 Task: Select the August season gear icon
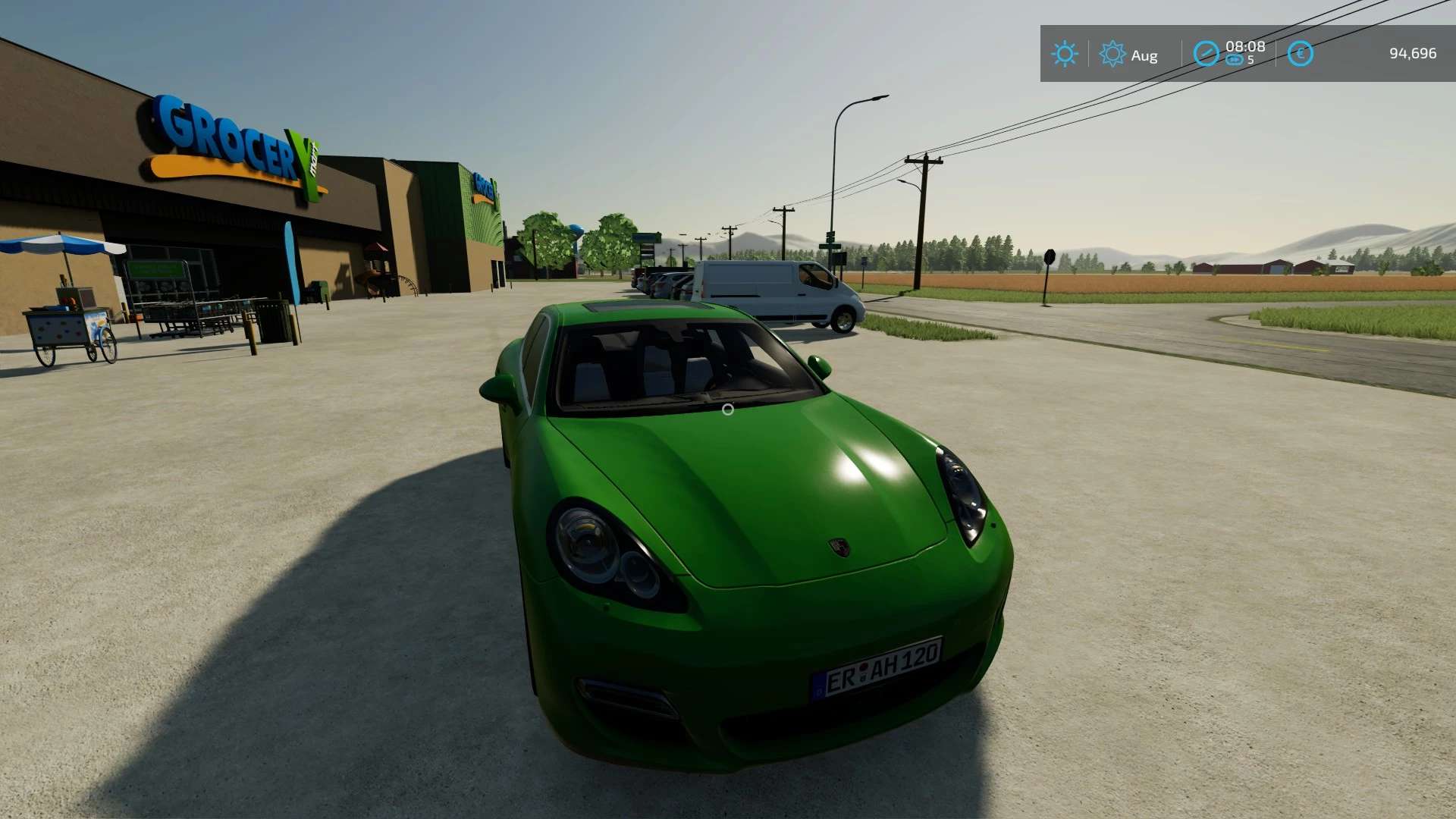(x=1112, y=54)
